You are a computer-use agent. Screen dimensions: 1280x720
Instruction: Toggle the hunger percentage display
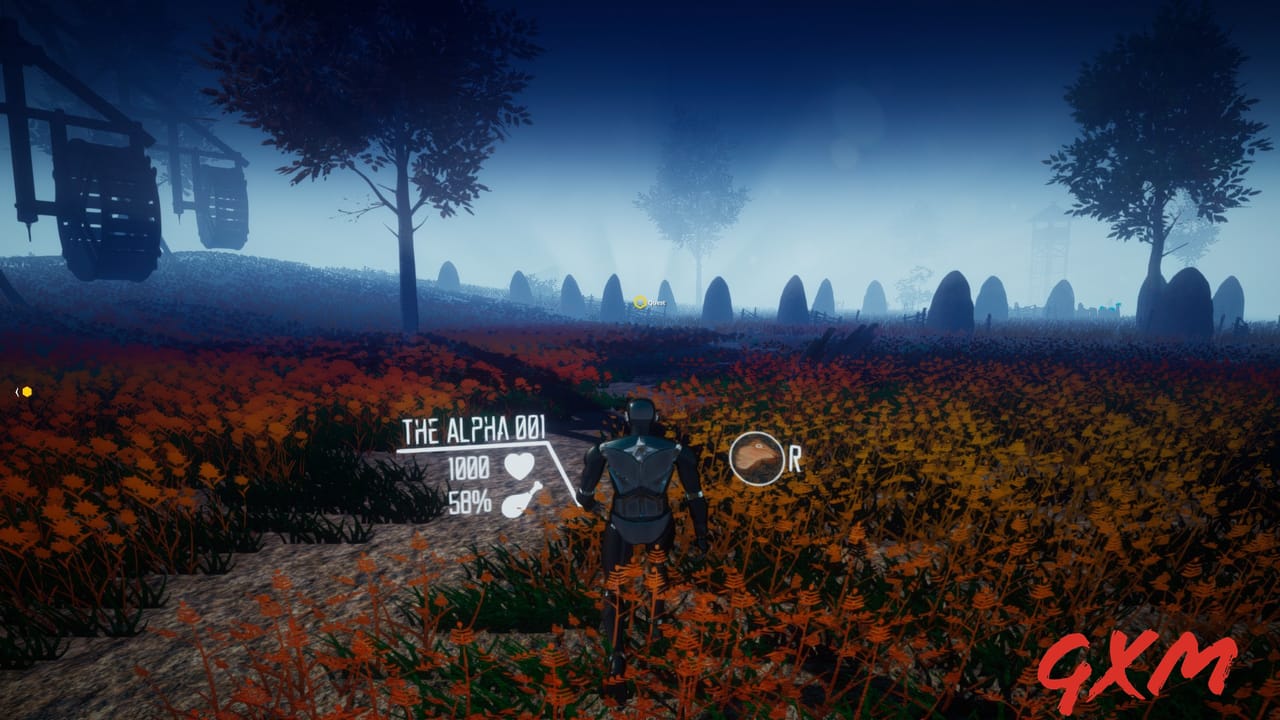point(472,500)
